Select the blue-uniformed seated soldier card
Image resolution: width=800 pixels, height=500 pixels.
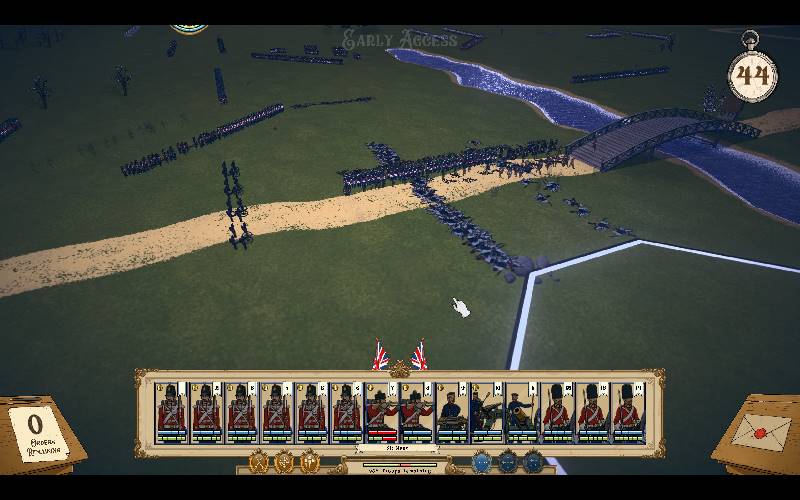pos(452,412)
